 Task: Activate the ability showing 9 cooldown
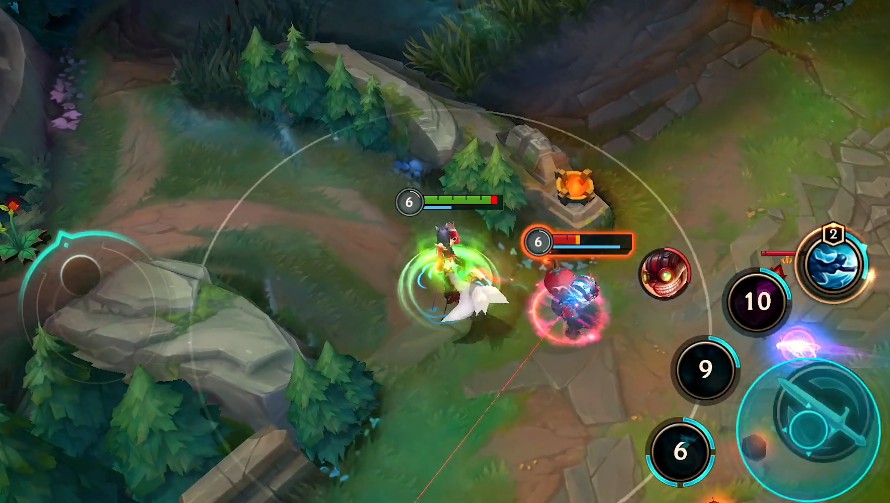pos(705,369)
